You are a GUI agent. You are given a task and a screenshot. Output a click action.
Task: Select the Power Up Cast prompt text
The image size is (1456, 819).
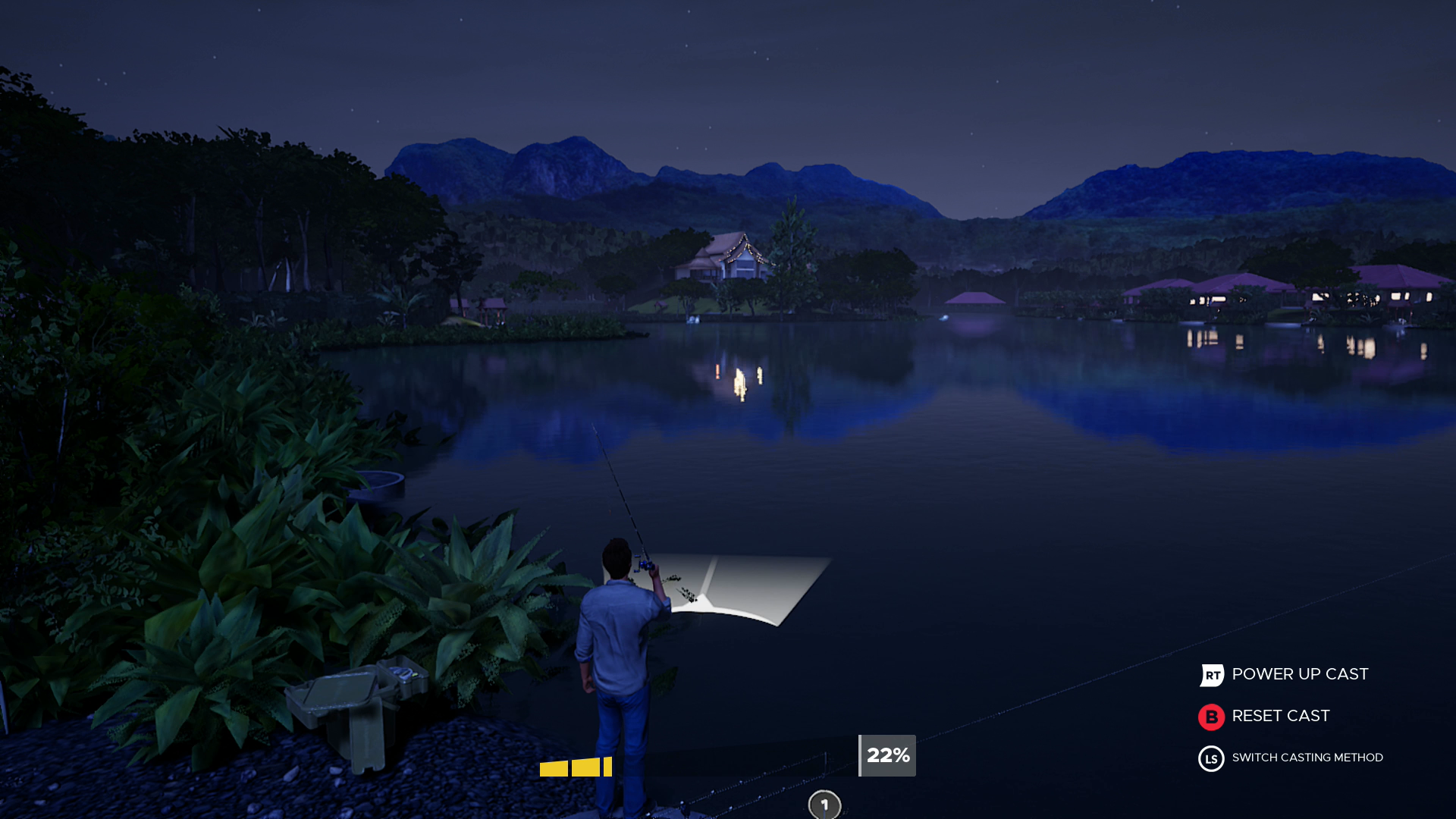[1300, 674]
